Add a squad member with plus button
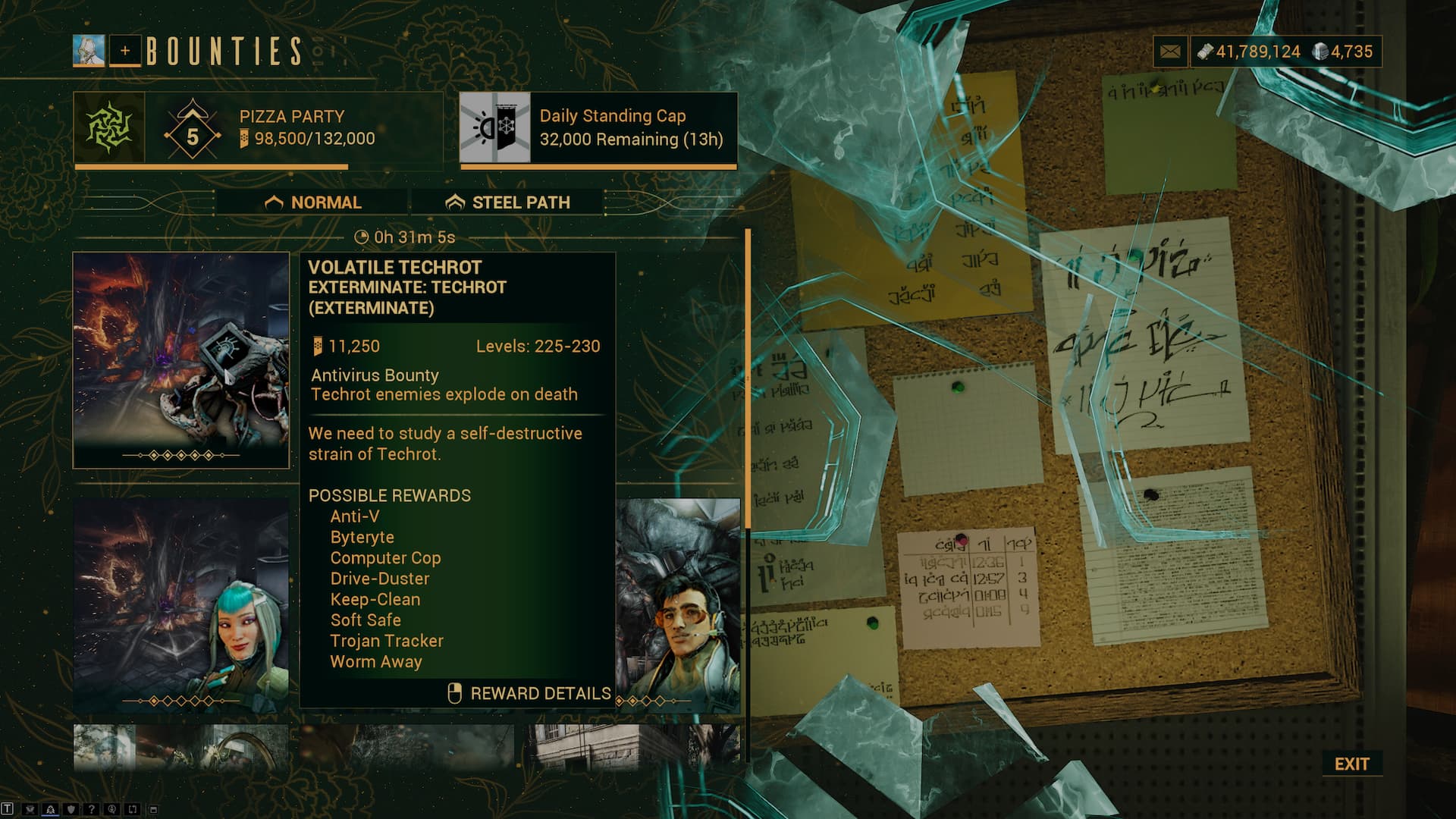 pyautogui.click(x=125, y=51)
